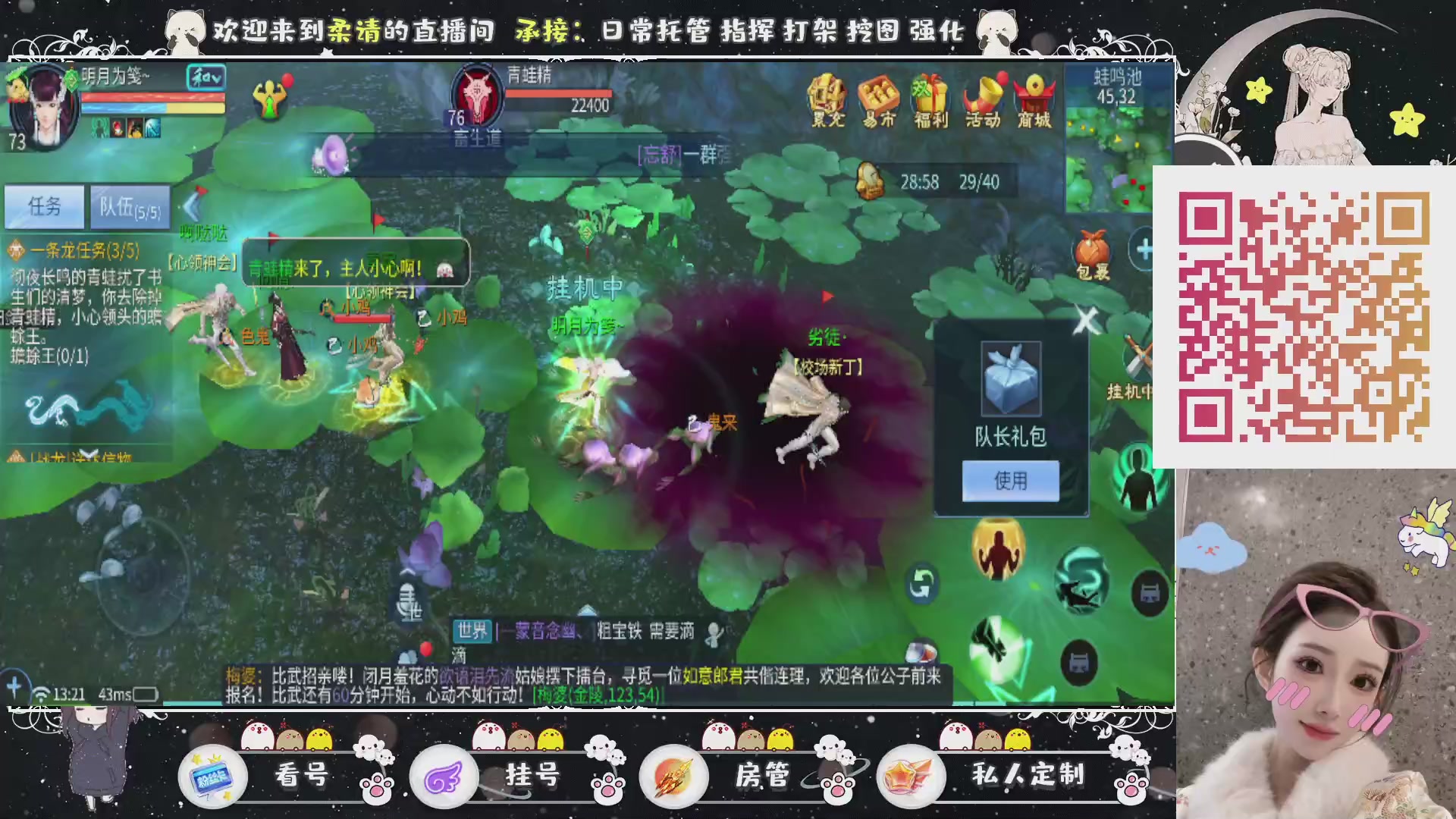
Task: Open the 私人定制 option at the bottom
Action: pos(1029,775)
